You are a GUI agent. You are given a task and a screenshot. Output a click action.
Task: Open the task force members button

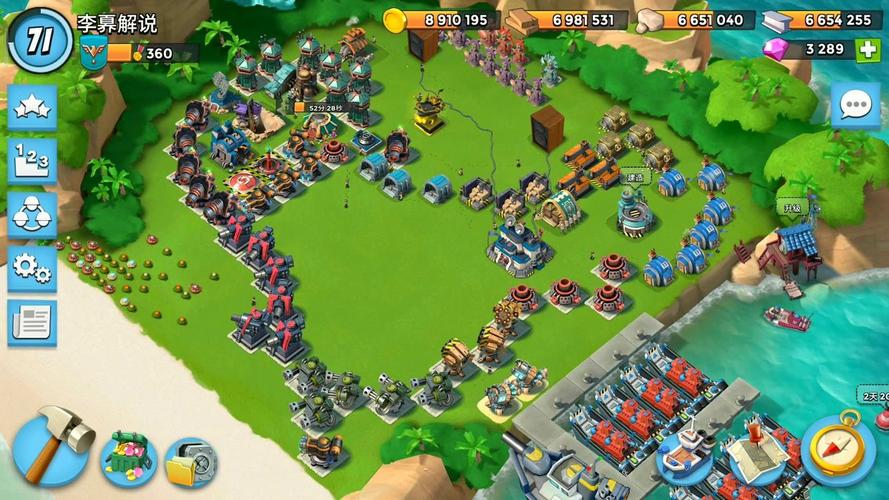point(32,214)
